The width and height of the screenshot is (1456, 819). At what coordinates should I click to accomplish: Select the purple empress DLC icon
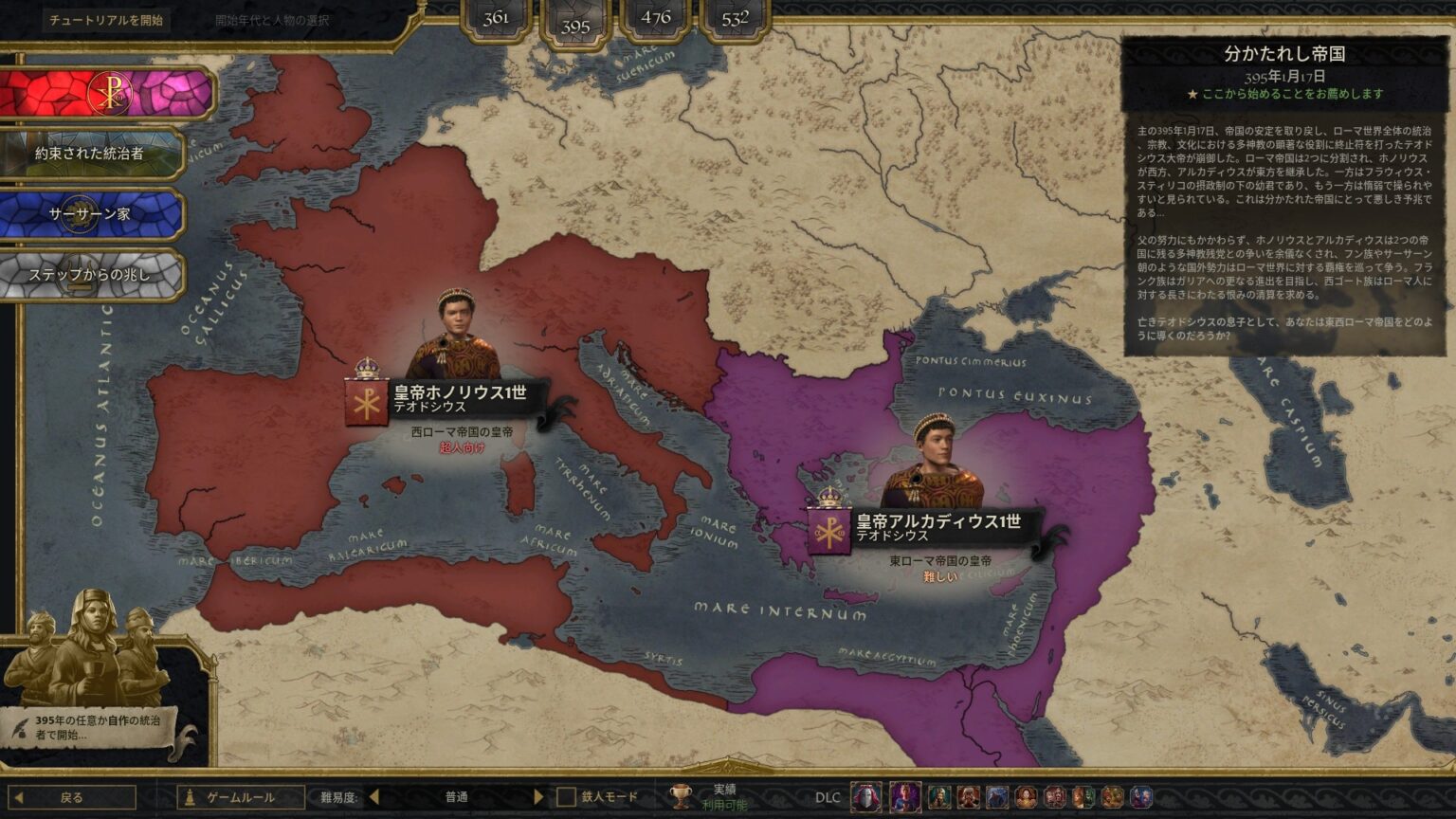[904, 799]
